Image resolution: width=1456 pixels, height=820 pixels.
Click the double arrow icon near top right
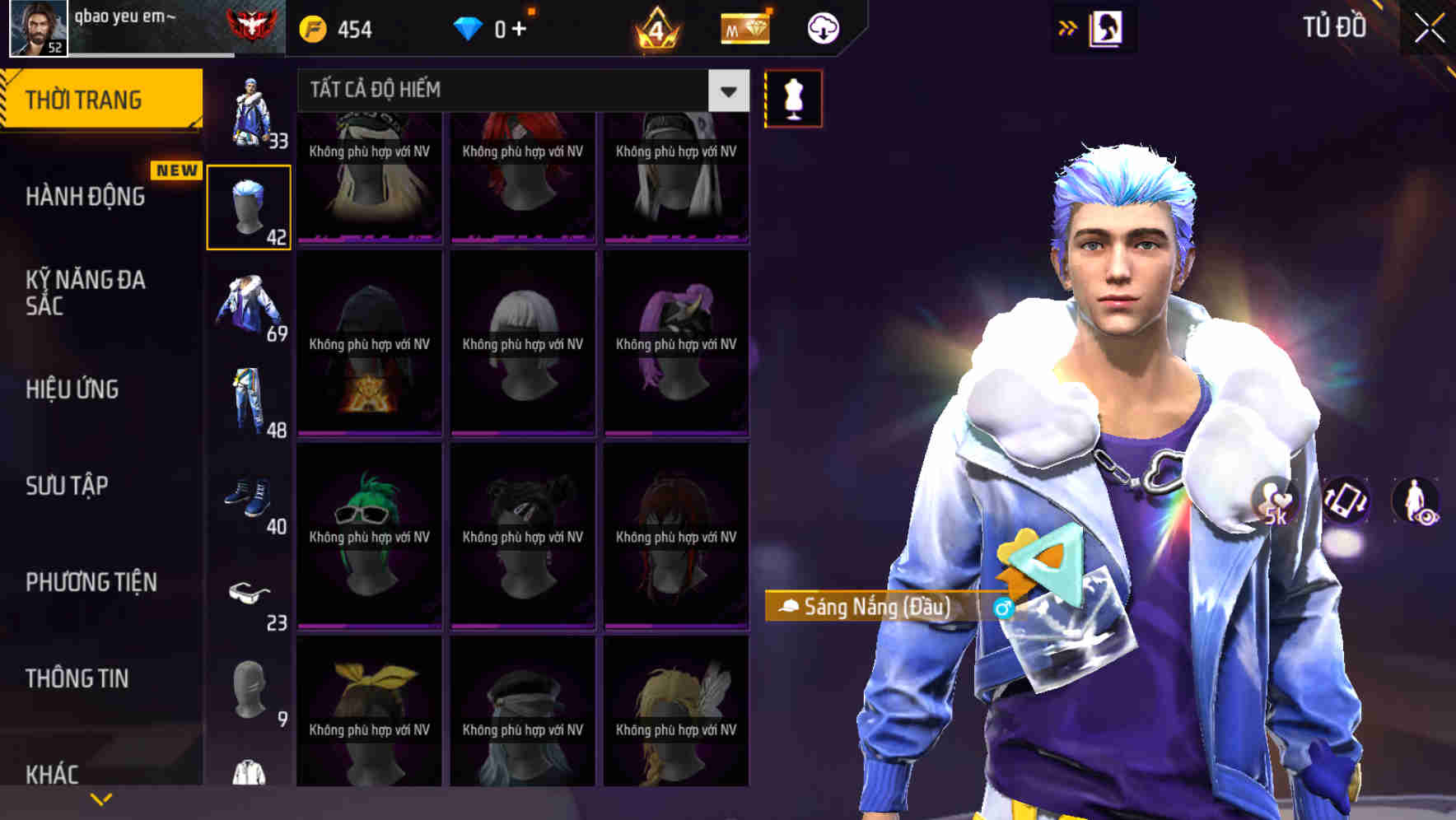1069,27
